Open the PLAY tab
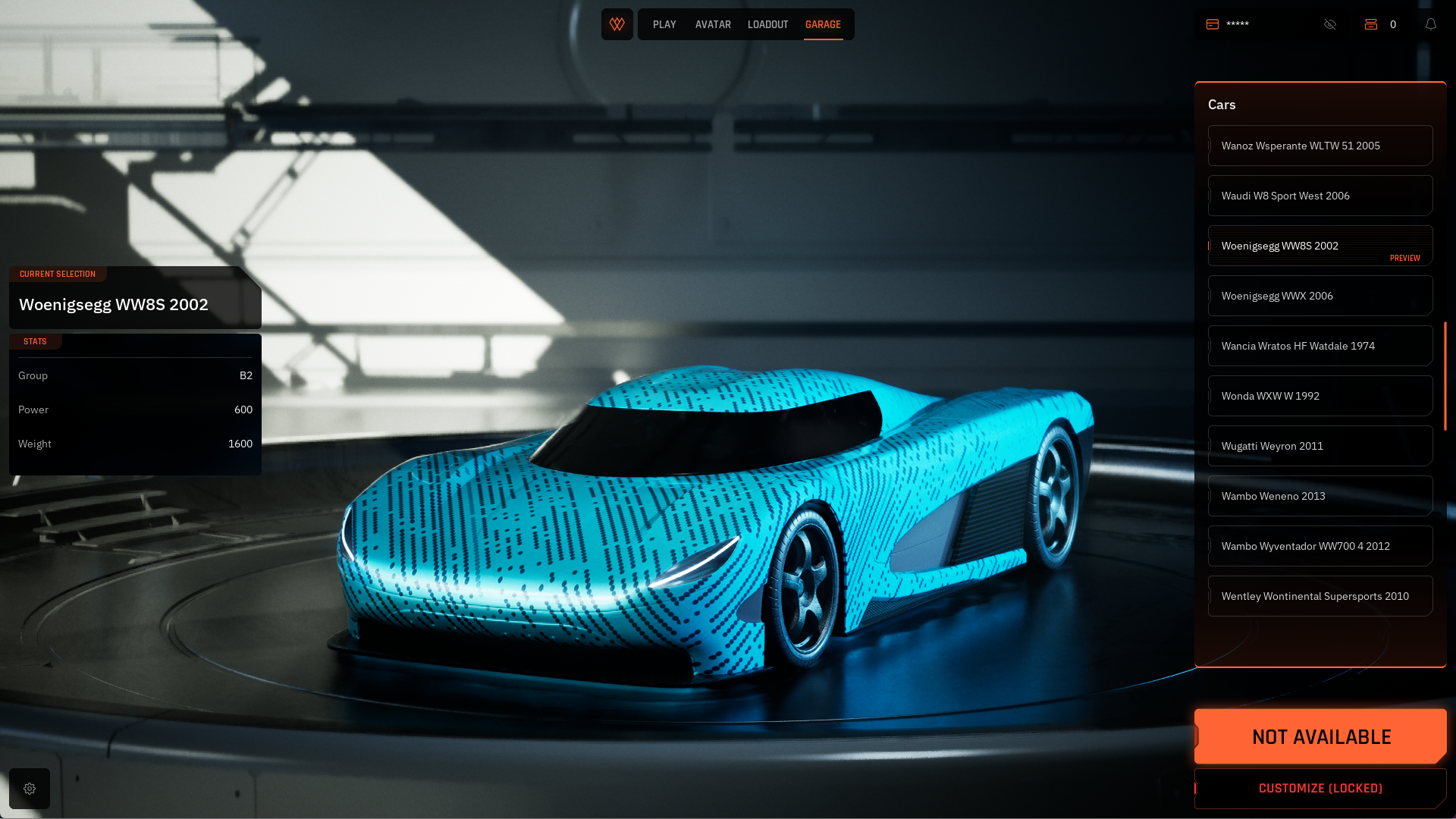This screenshot has width=1456, height=819. 664,24
